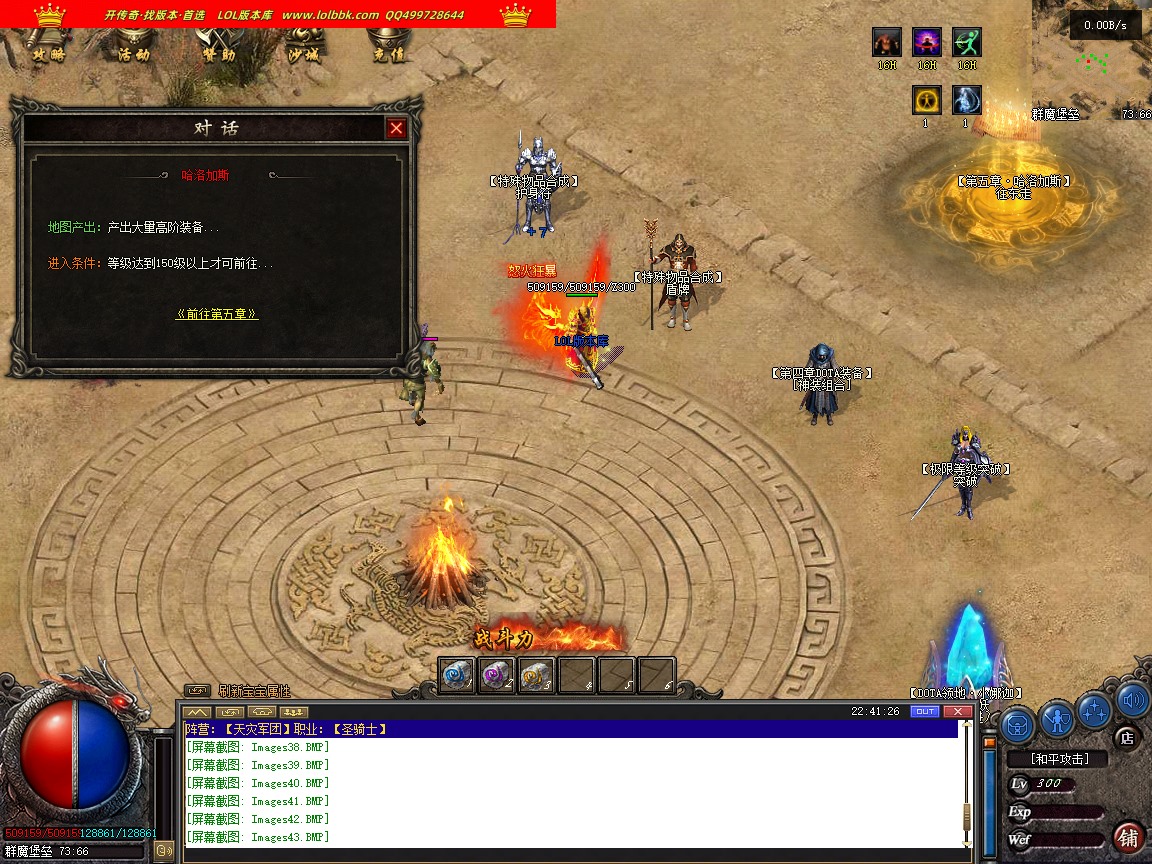Close the chat log window
Viewport: 1152px width, 864px height.
957,711
